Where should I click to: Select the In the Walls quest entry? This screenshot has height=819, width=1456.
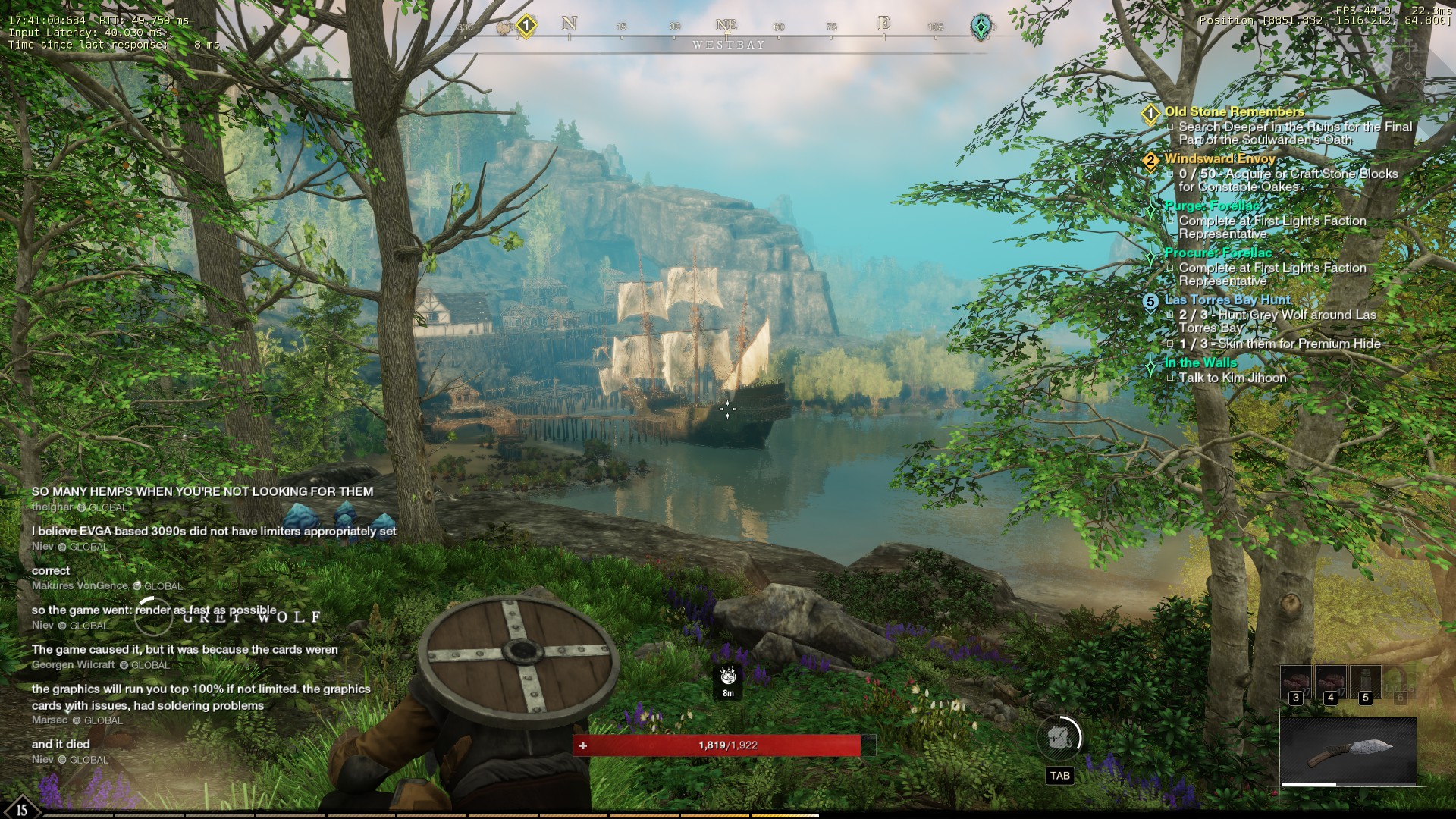pyautogui.click(x=1200, y=363)
